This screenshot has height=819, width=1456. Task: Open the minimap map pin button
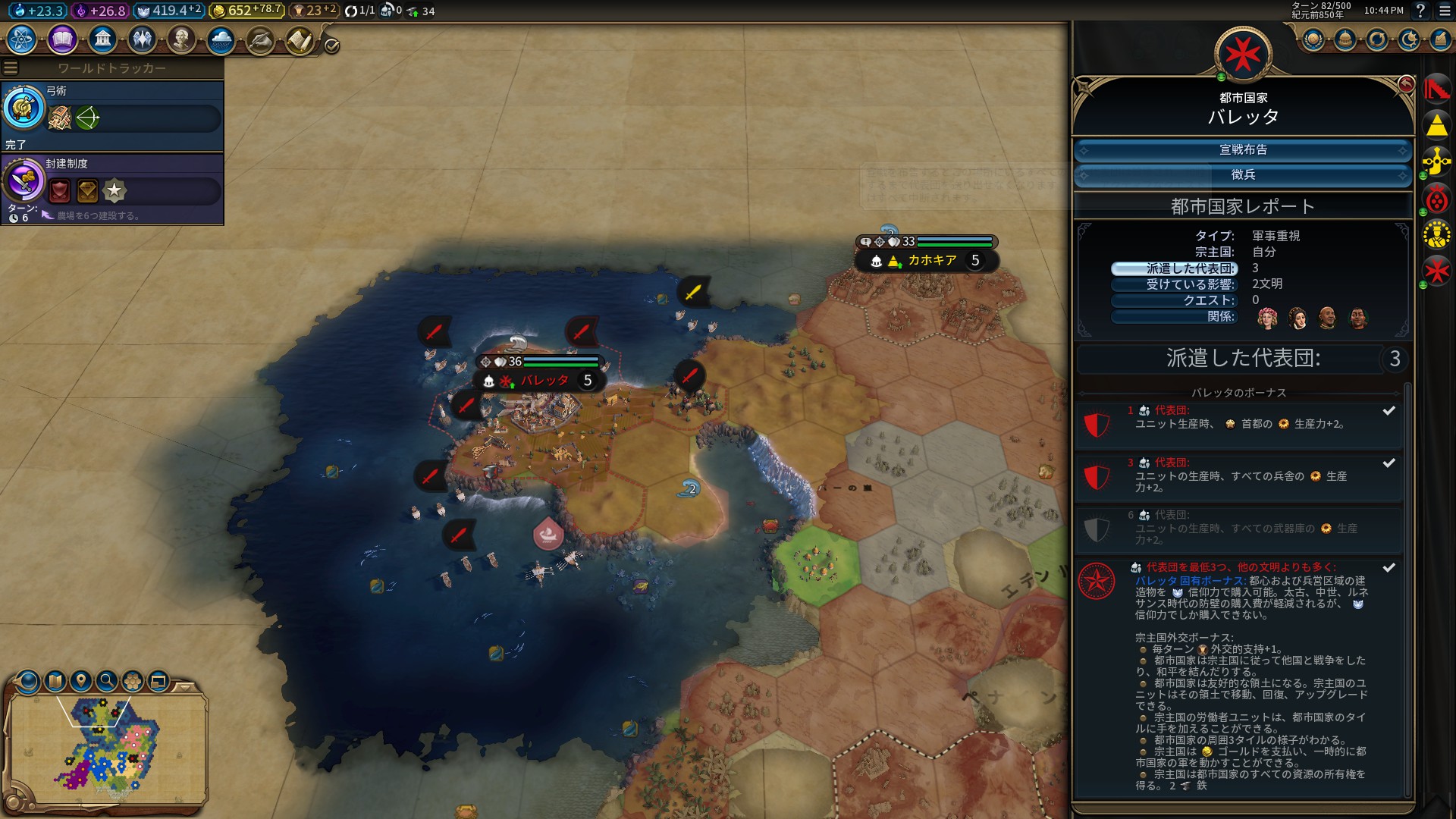81,681
